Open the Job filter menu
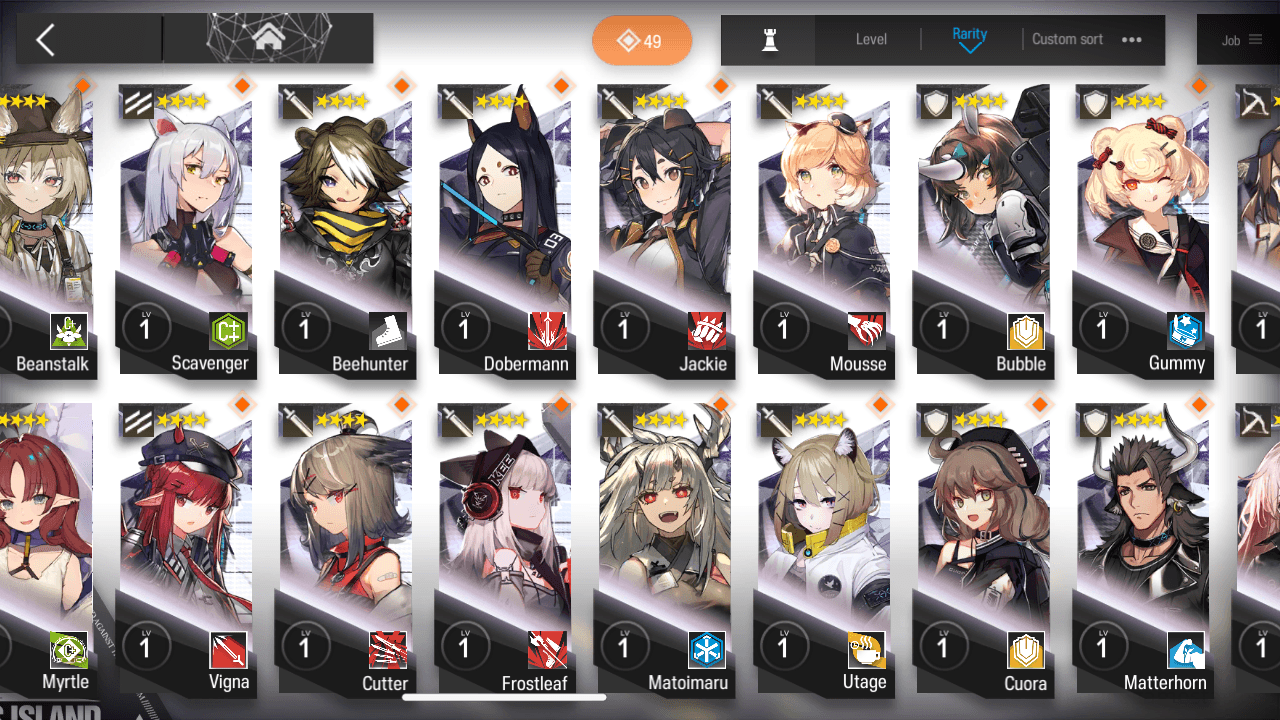The width and height of the screenshot is (1280, 720). point(1241,40)
